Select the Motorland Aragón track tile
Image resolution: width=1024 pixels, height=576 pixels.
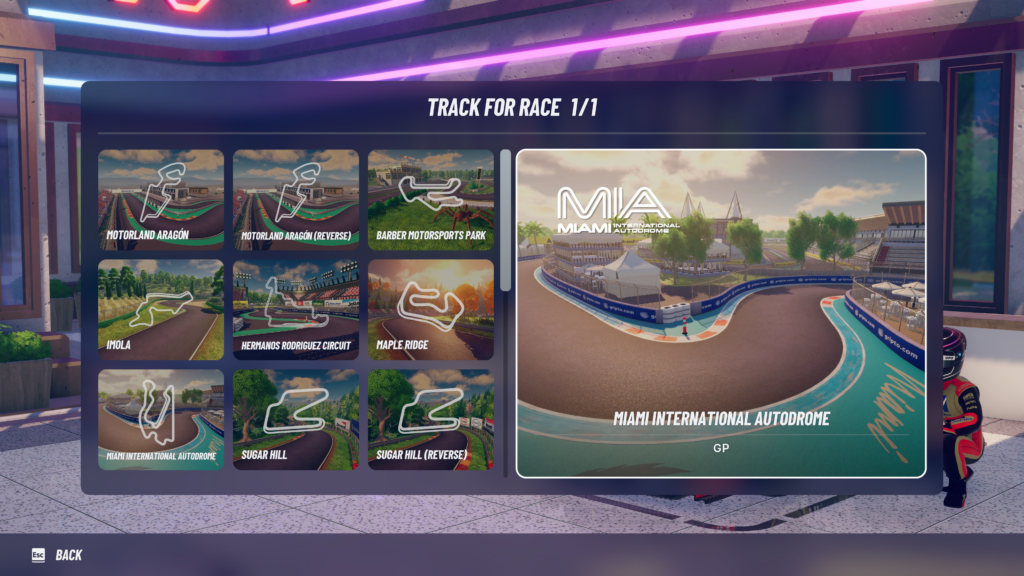(161, 200)
